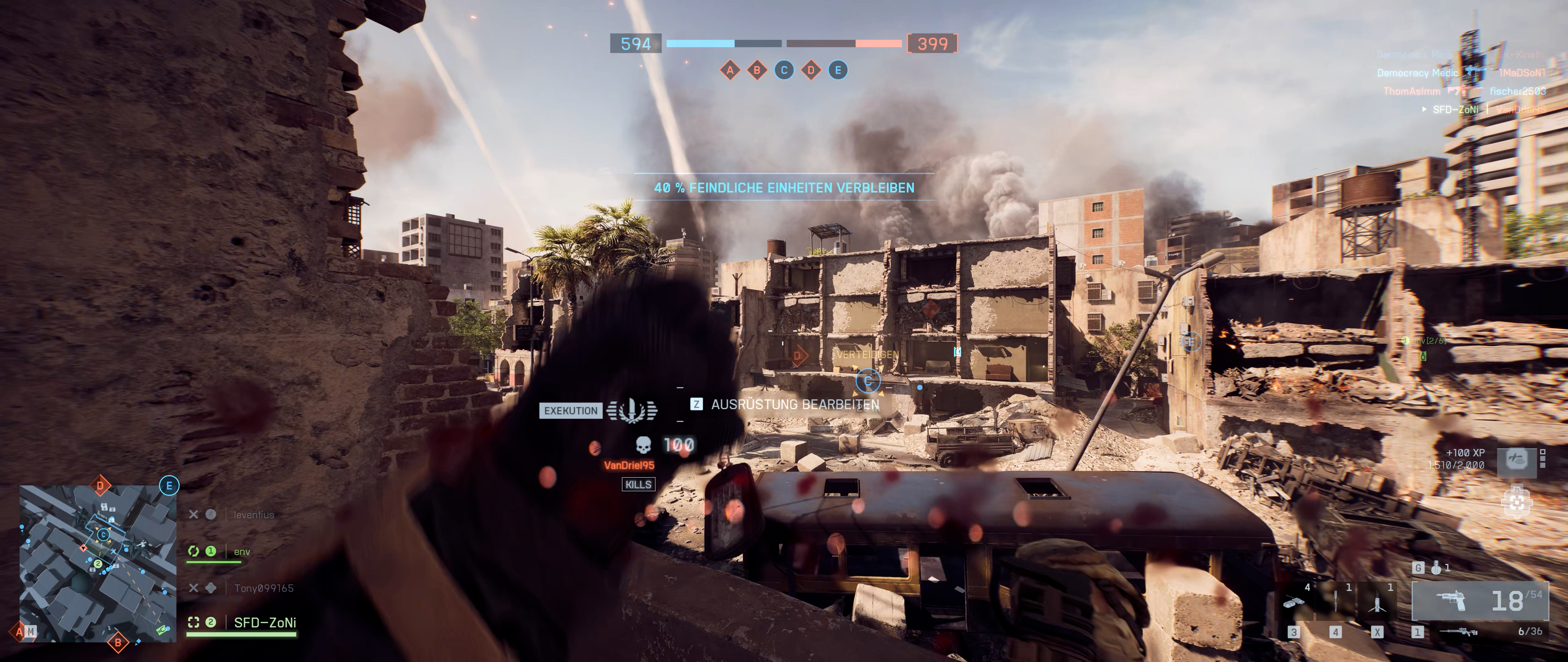Open the minimap
This screenshot has width=1568, height=662.
(98, 563)
